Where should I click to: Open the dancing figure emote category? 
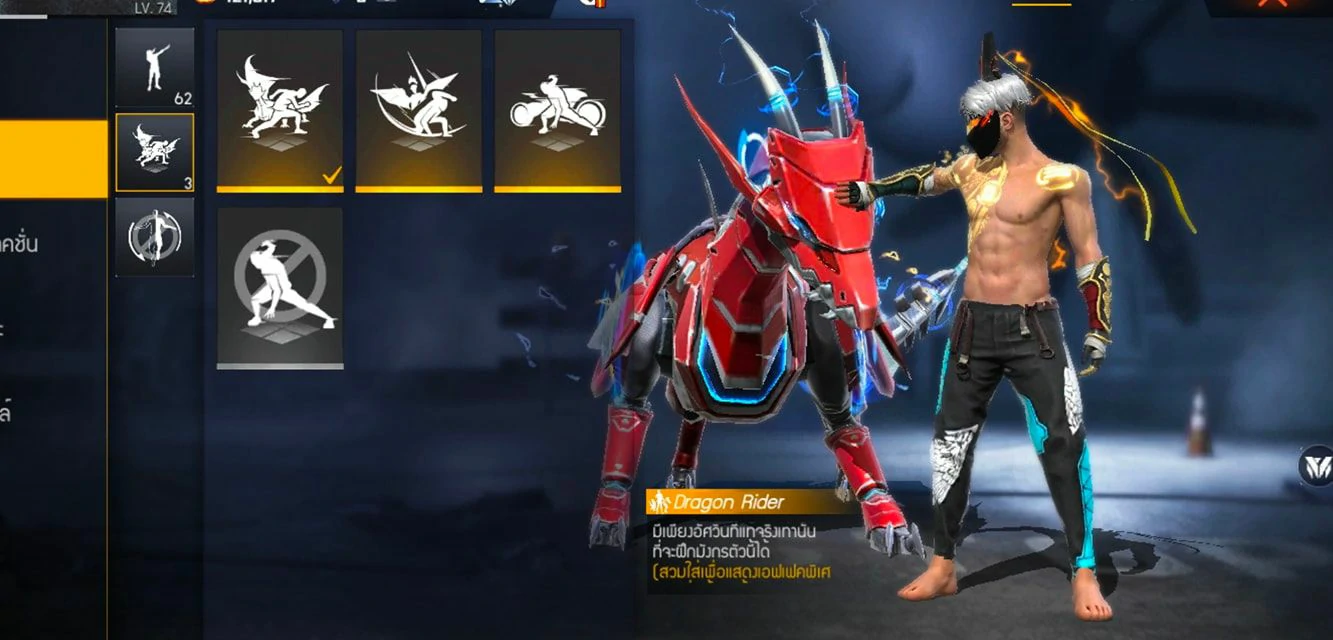click(154, 67)
